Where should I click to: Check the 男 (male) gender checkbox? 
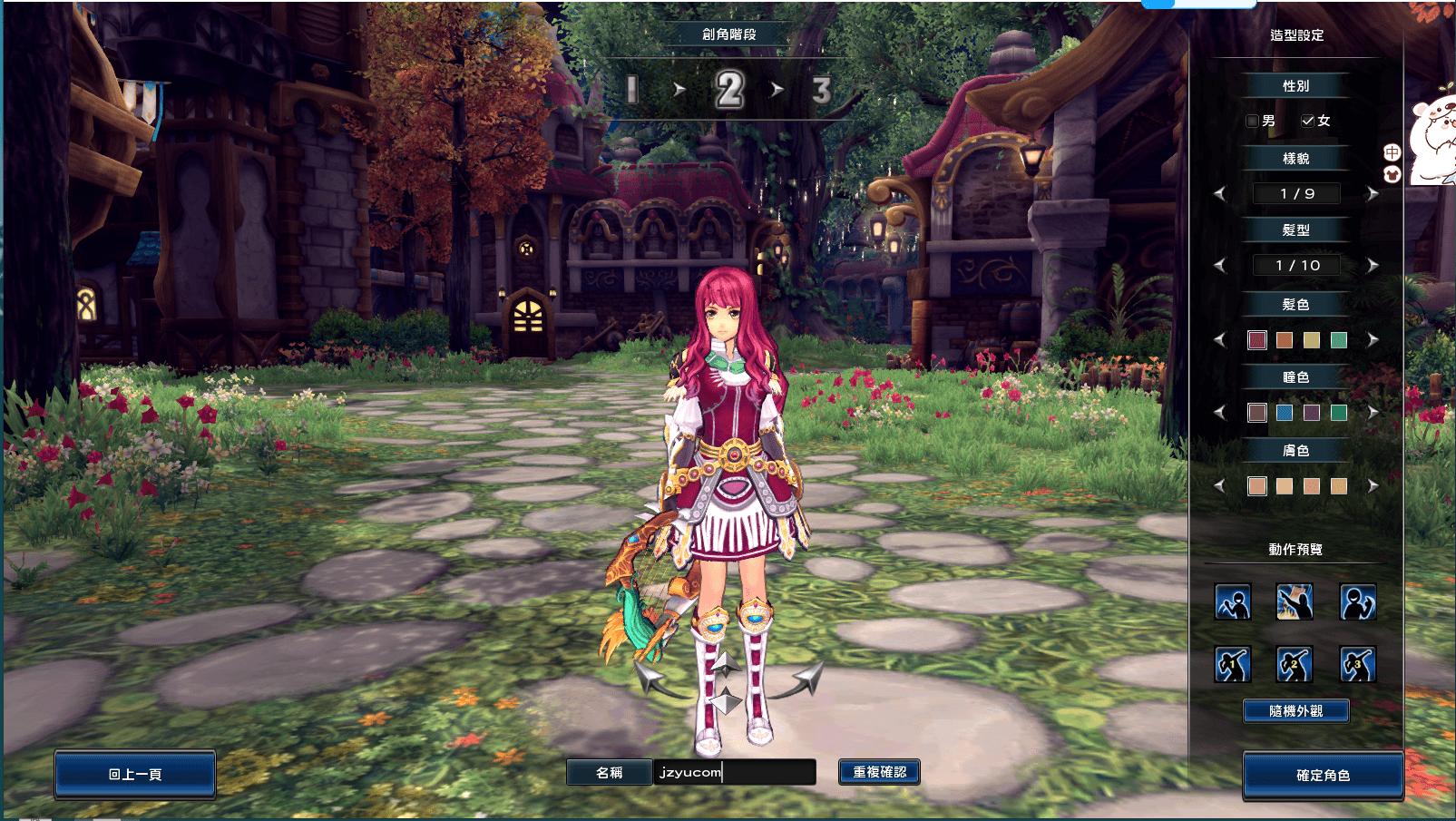pos(1250,120)
